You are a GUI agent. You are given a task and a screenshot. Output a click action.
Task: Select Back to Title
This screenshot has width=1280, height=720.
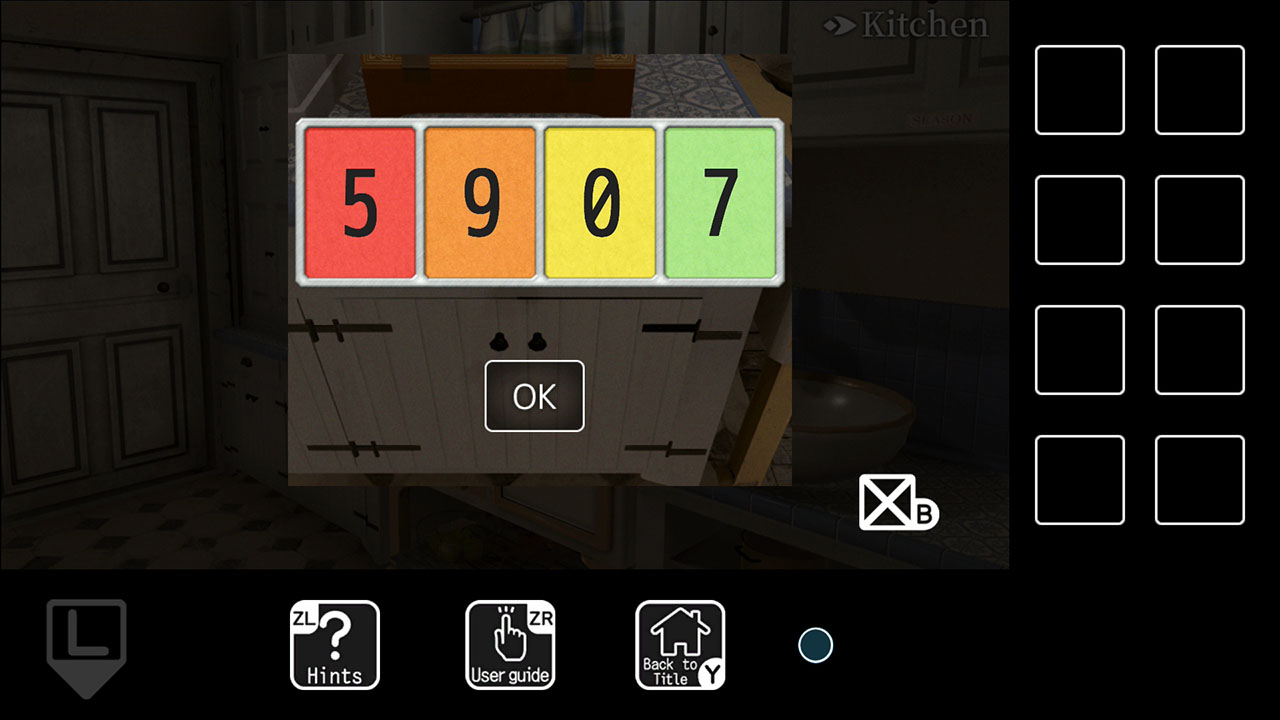click(x=680, y=645)
